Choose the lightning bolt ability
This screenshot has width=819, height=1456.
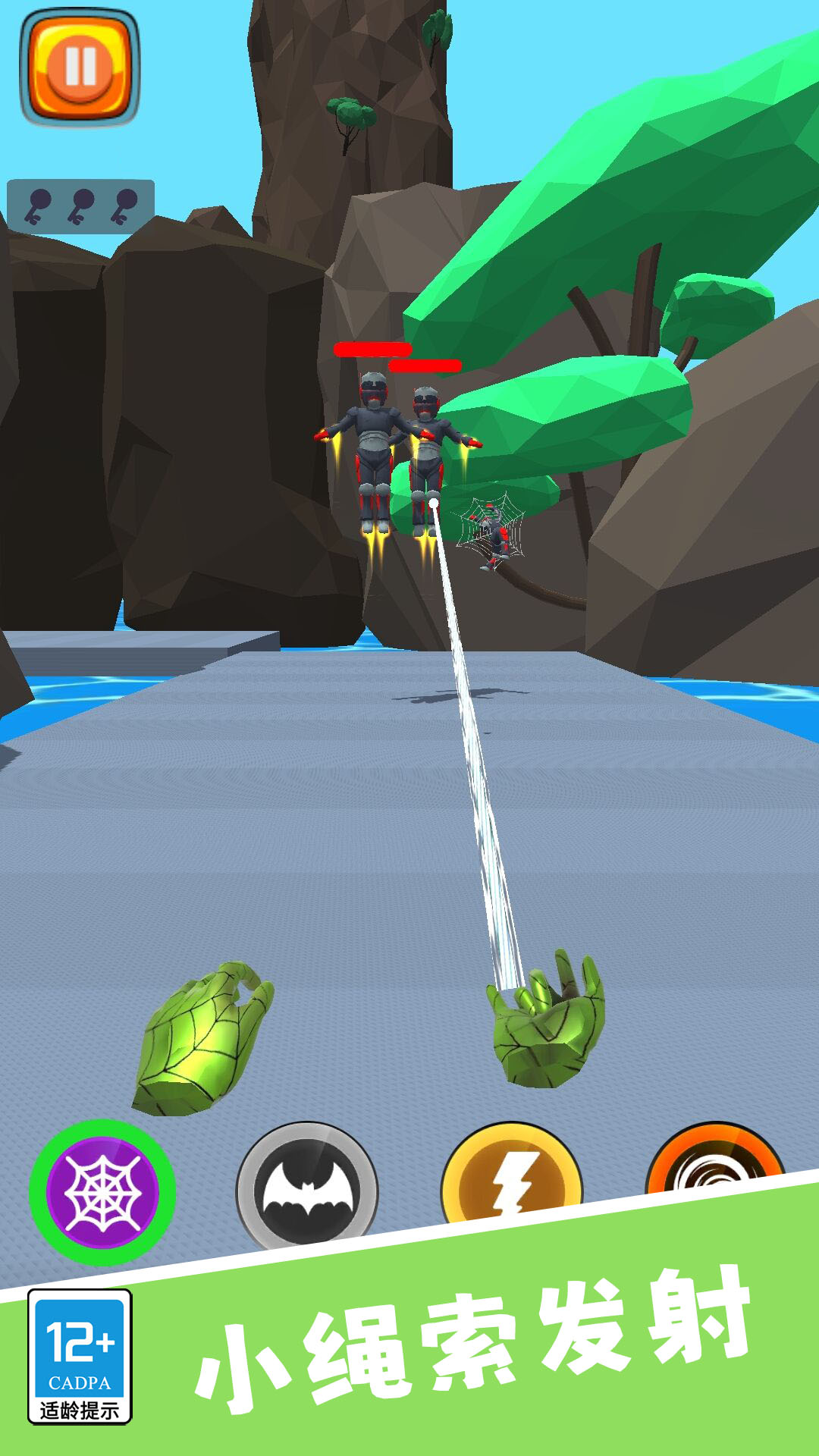511,1174
